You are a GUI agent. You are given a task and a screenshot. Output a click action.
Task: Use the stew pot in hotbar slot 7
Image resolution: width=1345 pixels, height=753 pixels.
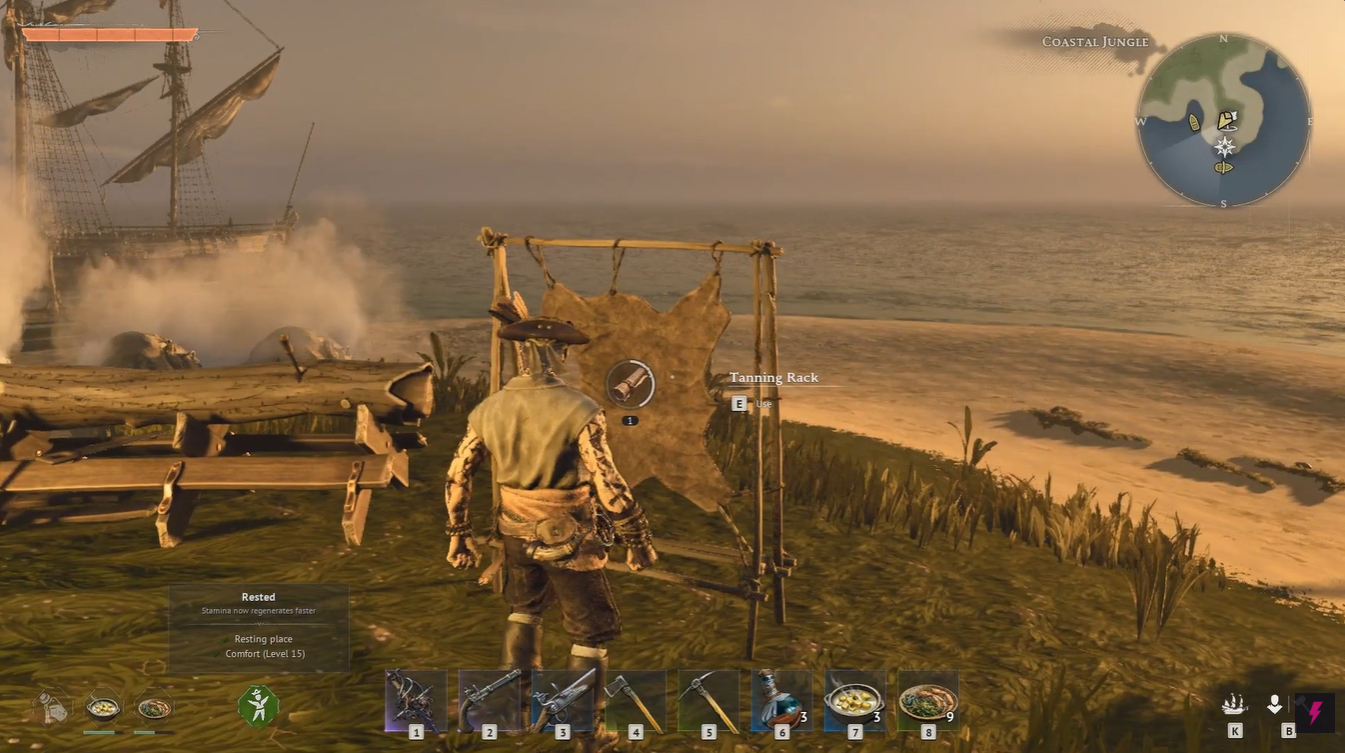[x=854, y=698]
